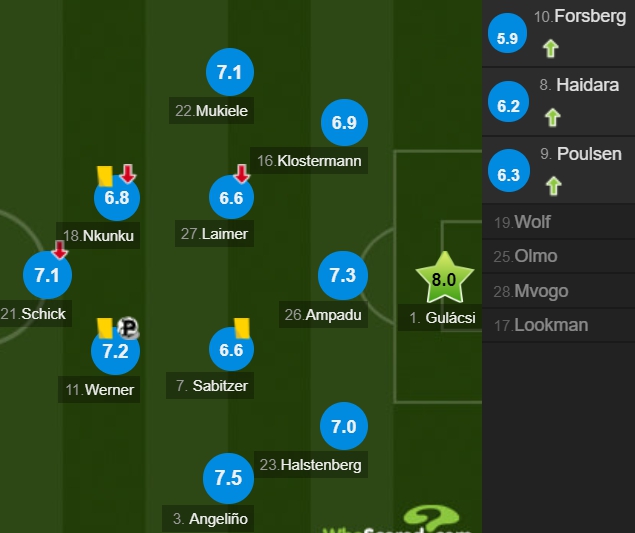Select Ampadu's 7.3 rating badge
This screenshot has width=635, height=533.
click(x=343, y=275)
